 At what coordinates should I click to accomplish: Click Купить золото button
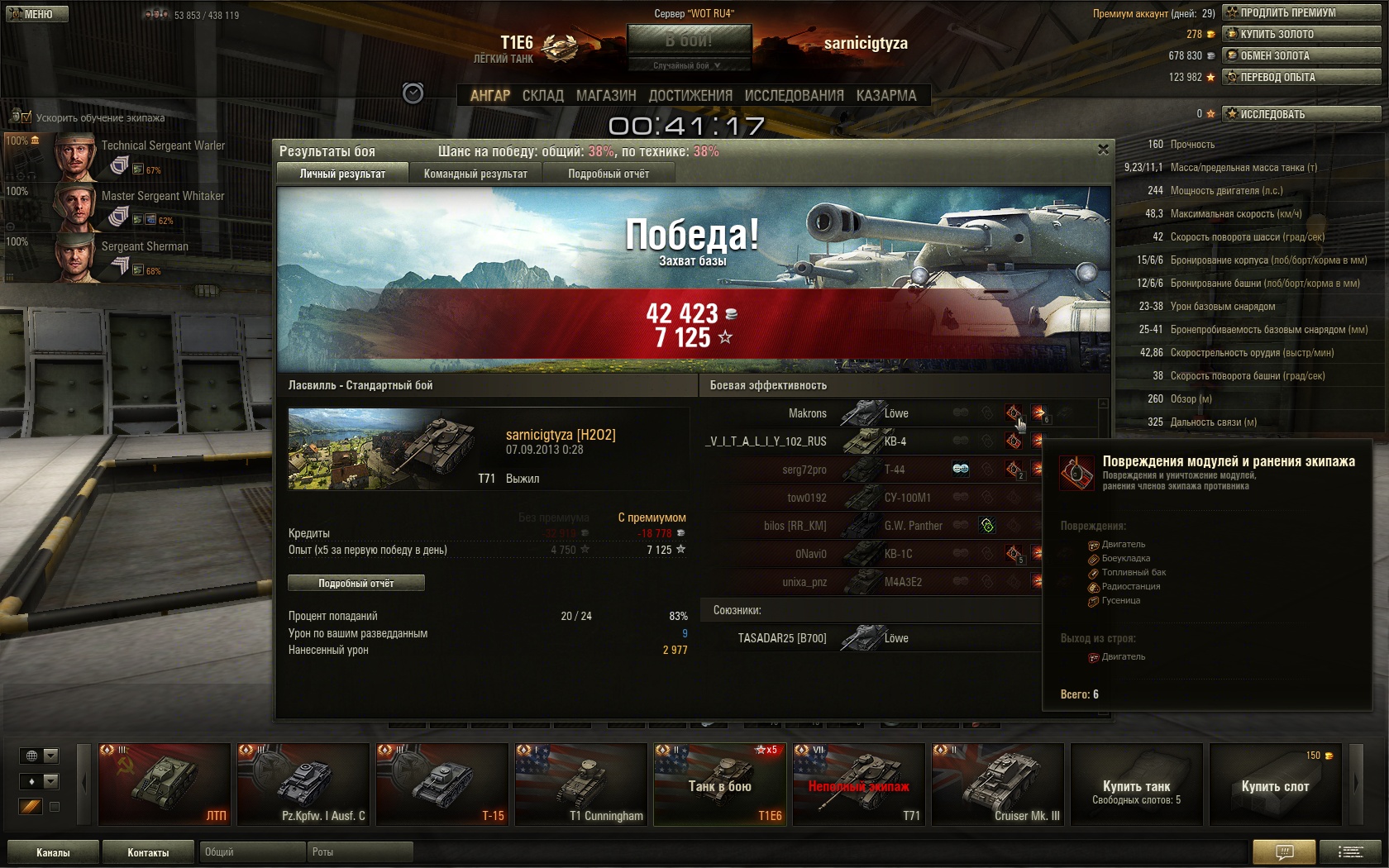click(x=1301, y=34)
